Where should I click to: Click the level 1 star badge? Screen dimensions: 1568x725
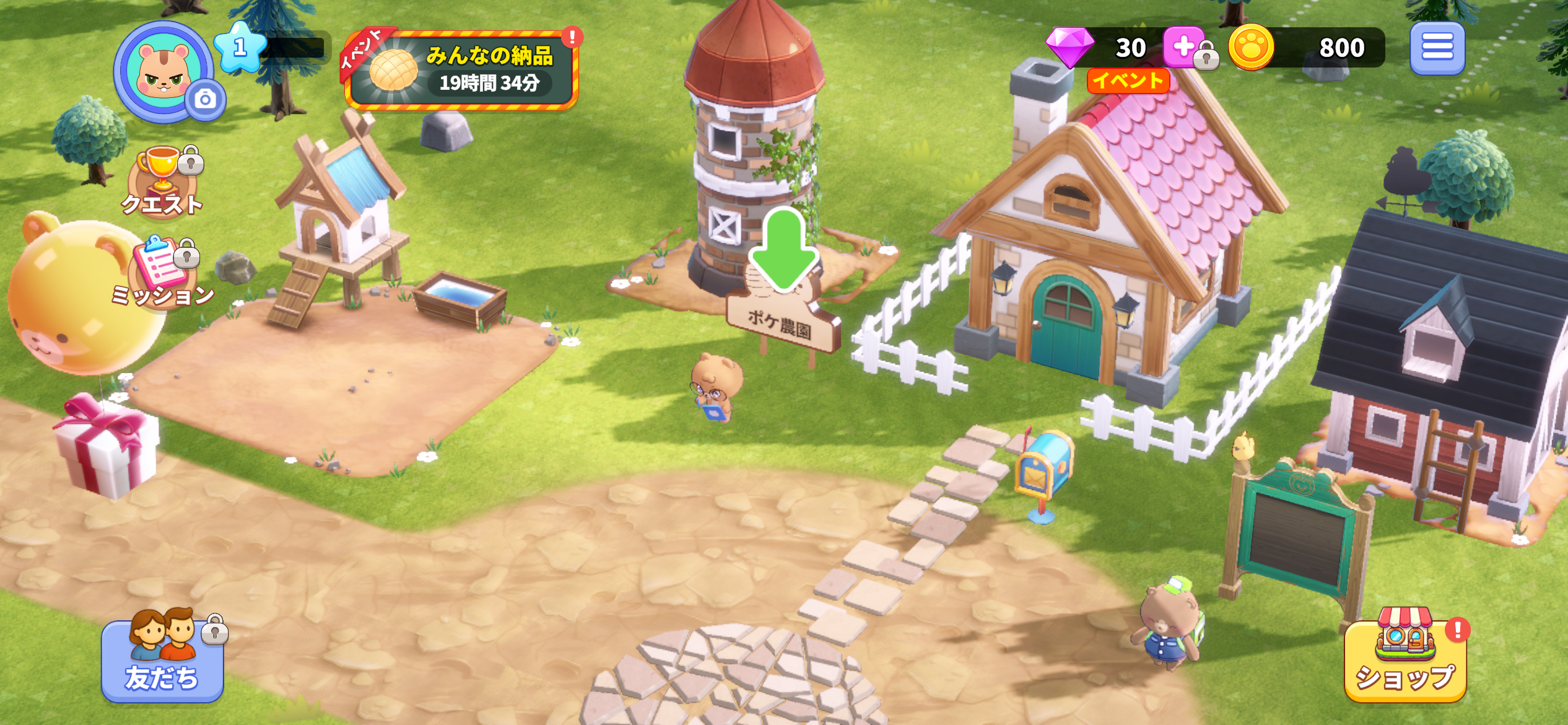click(x=240, y=46)
